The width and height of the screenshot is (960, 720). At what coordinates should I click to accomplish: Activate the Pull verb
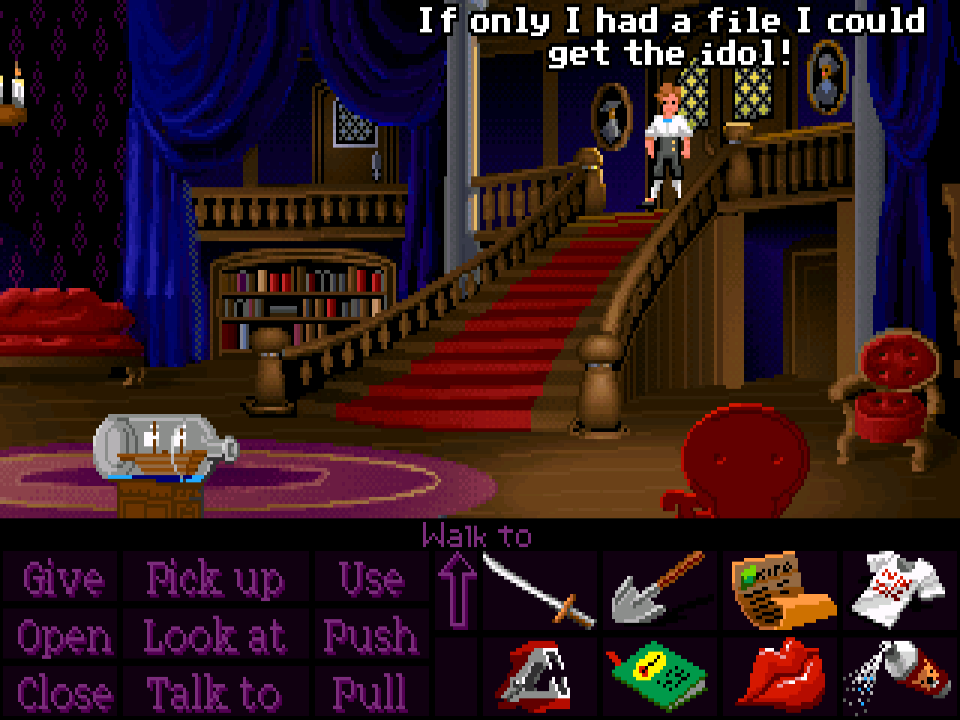click(370, 692)
